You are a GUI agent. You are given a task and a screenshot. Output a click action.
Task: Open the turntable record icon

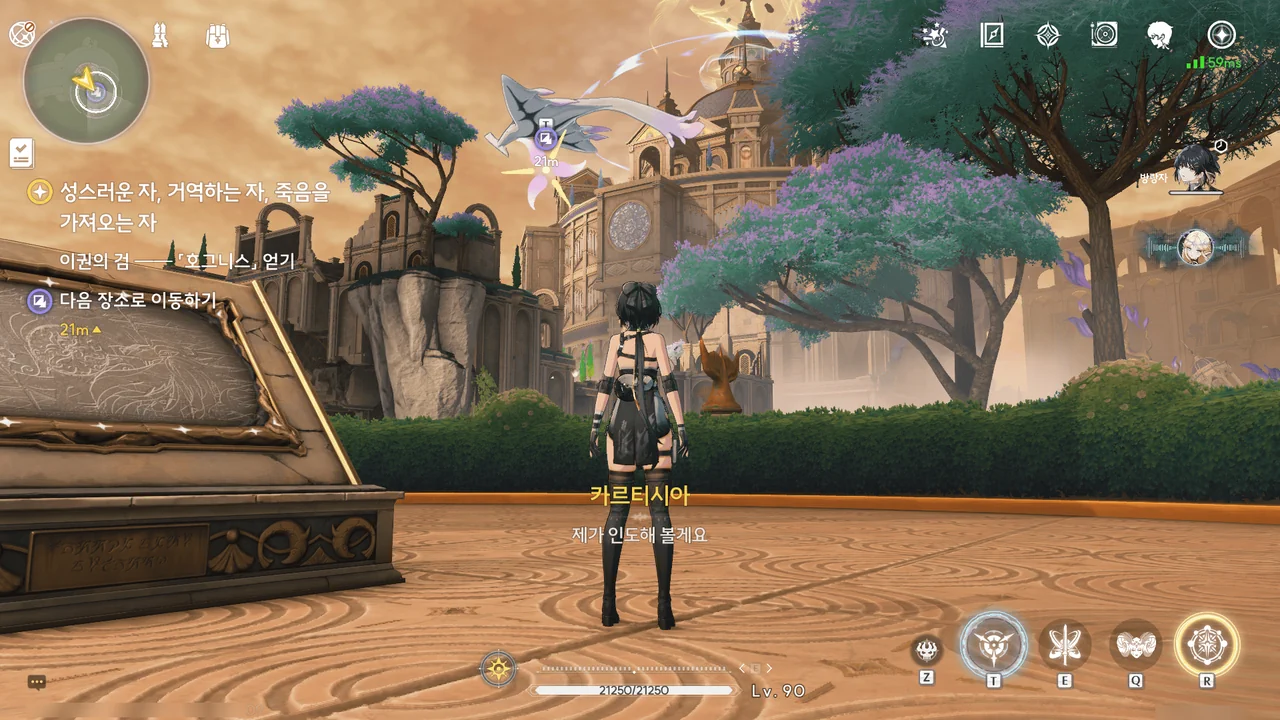(1104, 36)
